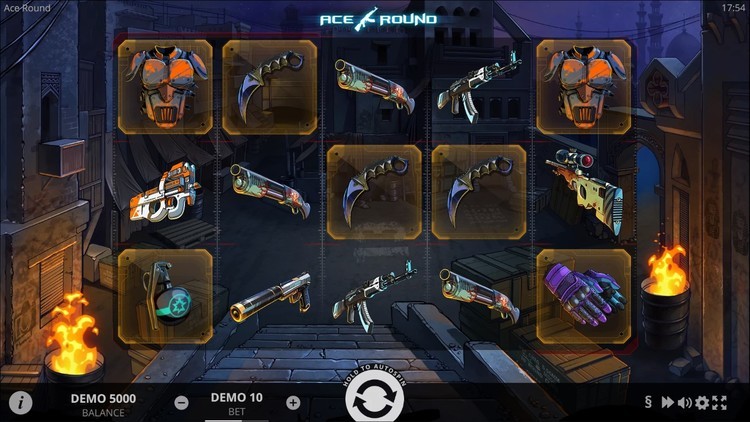The width and height of the screenshot is (750, 422).
Task: Open the gear settings menu
Action: (x=702, y=403)
